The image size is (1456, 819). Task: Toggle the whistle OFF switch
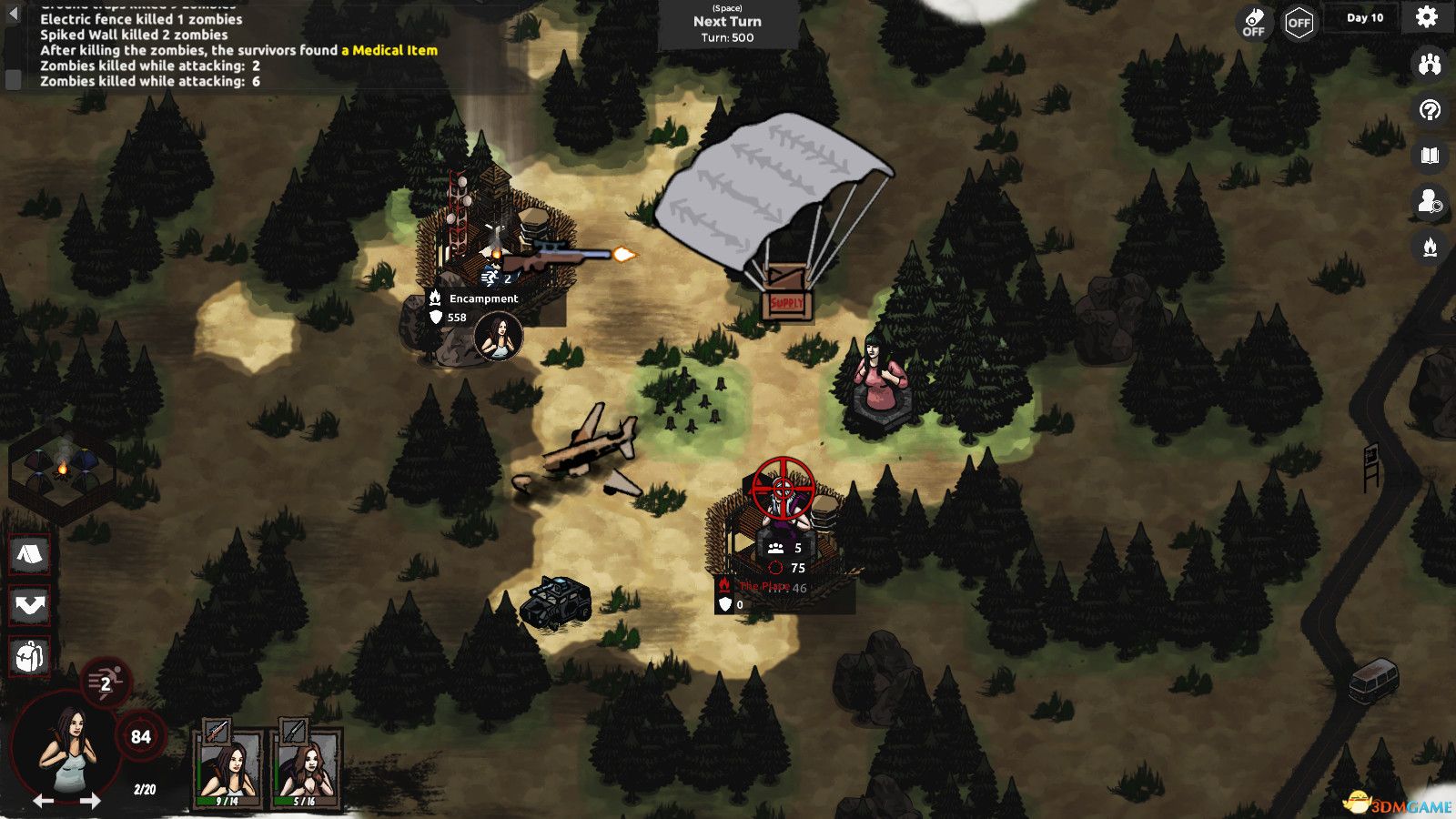(1254, 22)
